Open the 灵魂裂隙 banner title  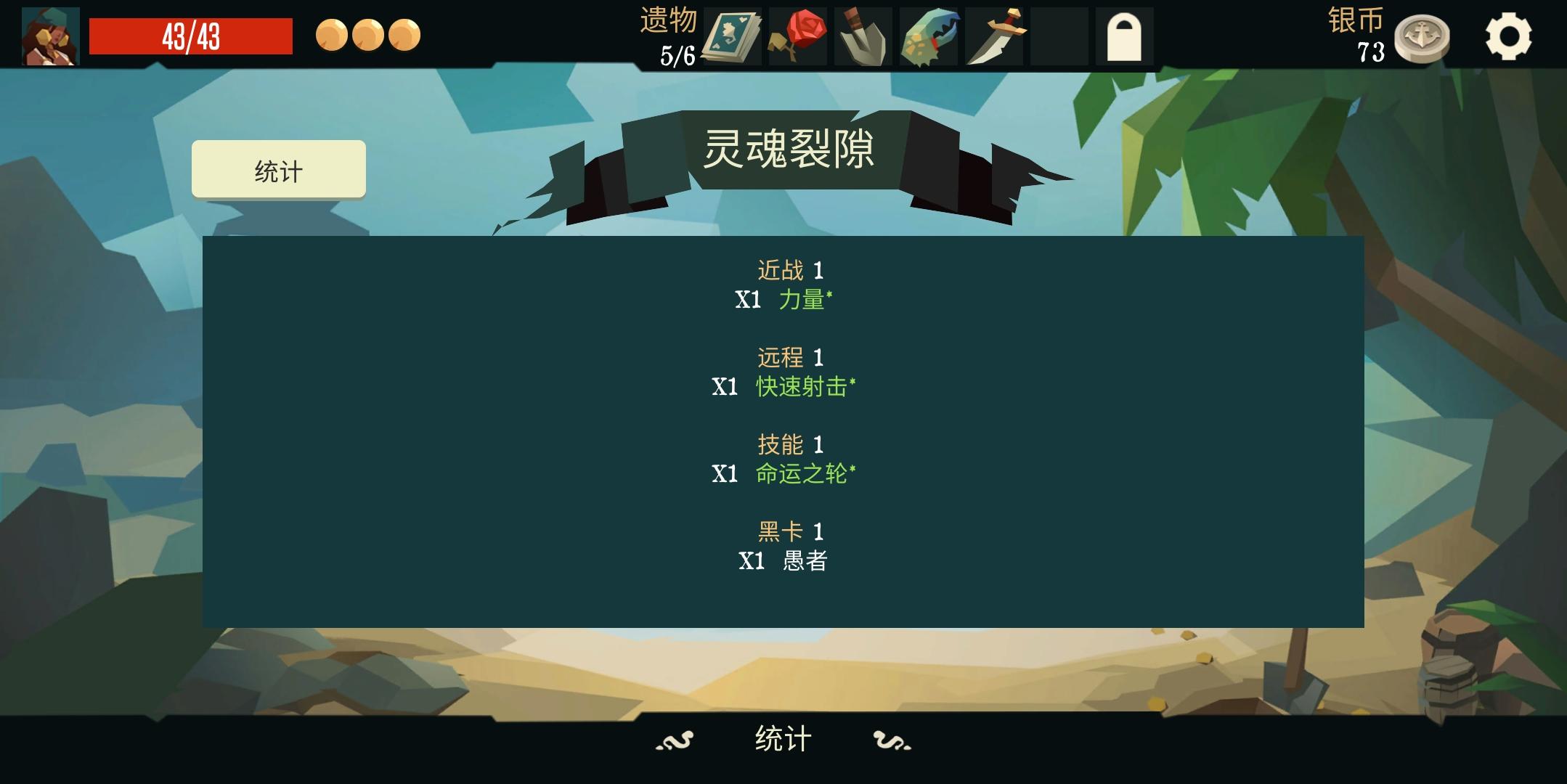(x=790, y=149)
